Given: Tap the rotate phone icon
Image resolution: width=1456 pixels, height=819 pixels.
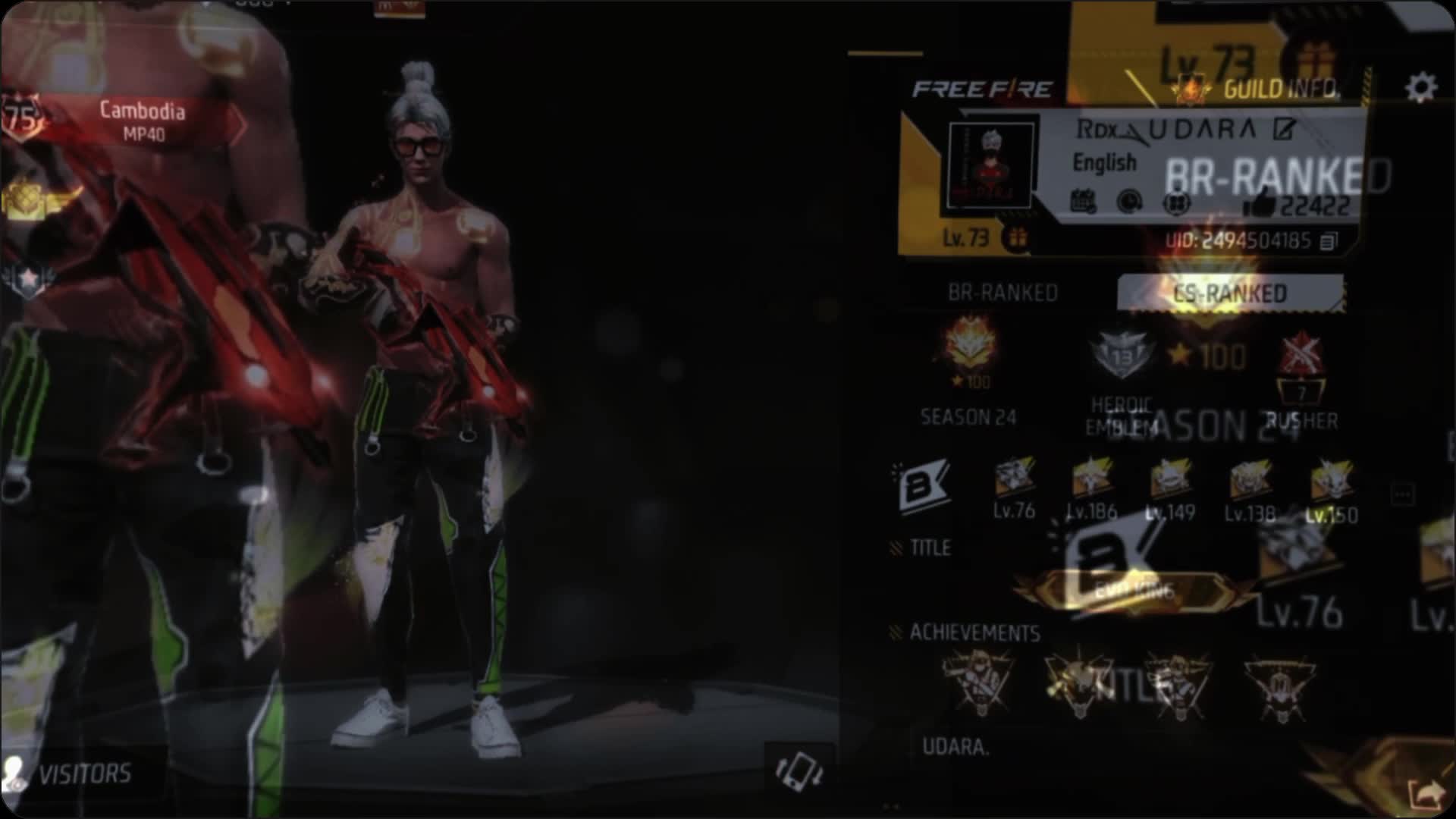Looking at the screenshot, I should (799, 771).
